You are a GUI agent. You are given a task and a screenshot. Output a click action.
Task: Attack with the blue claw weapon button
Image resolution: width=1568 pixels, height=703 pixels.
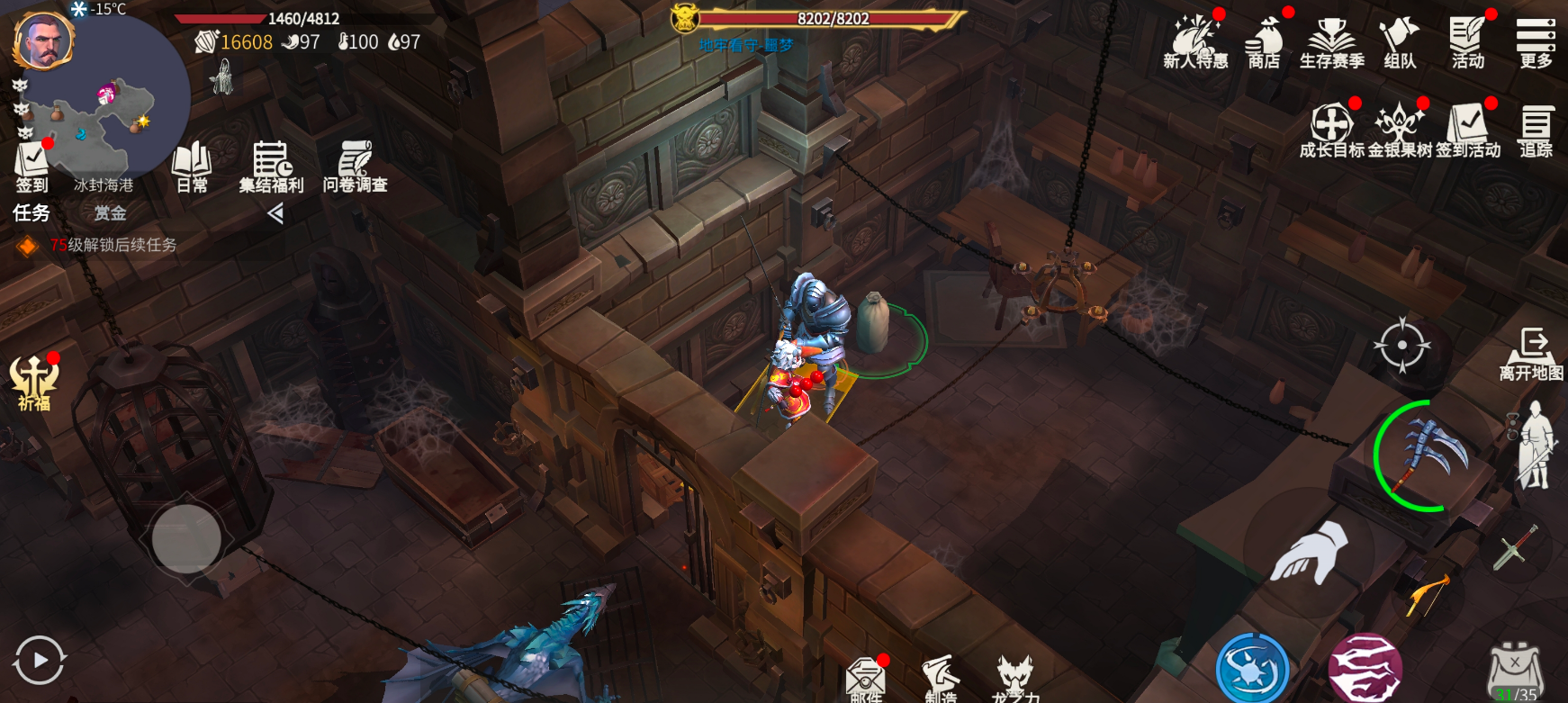1431,455
